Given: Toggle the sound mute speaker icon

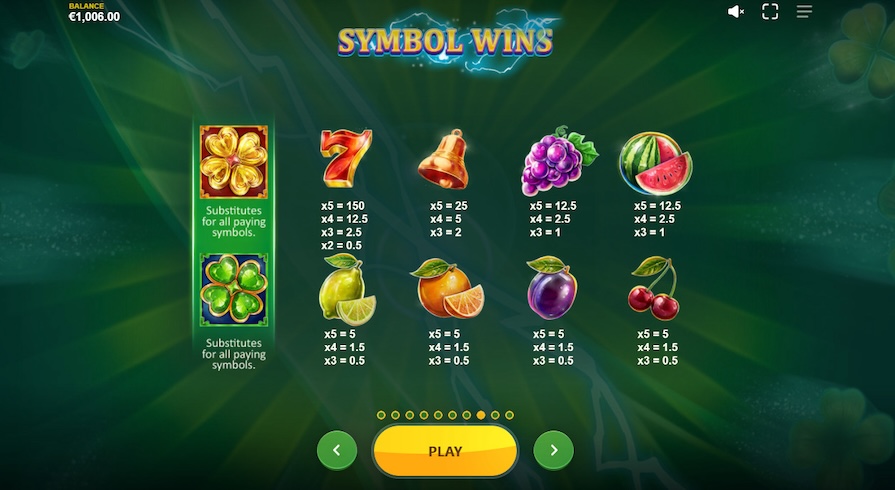Looking at the screenshot, I should point(736,12).
